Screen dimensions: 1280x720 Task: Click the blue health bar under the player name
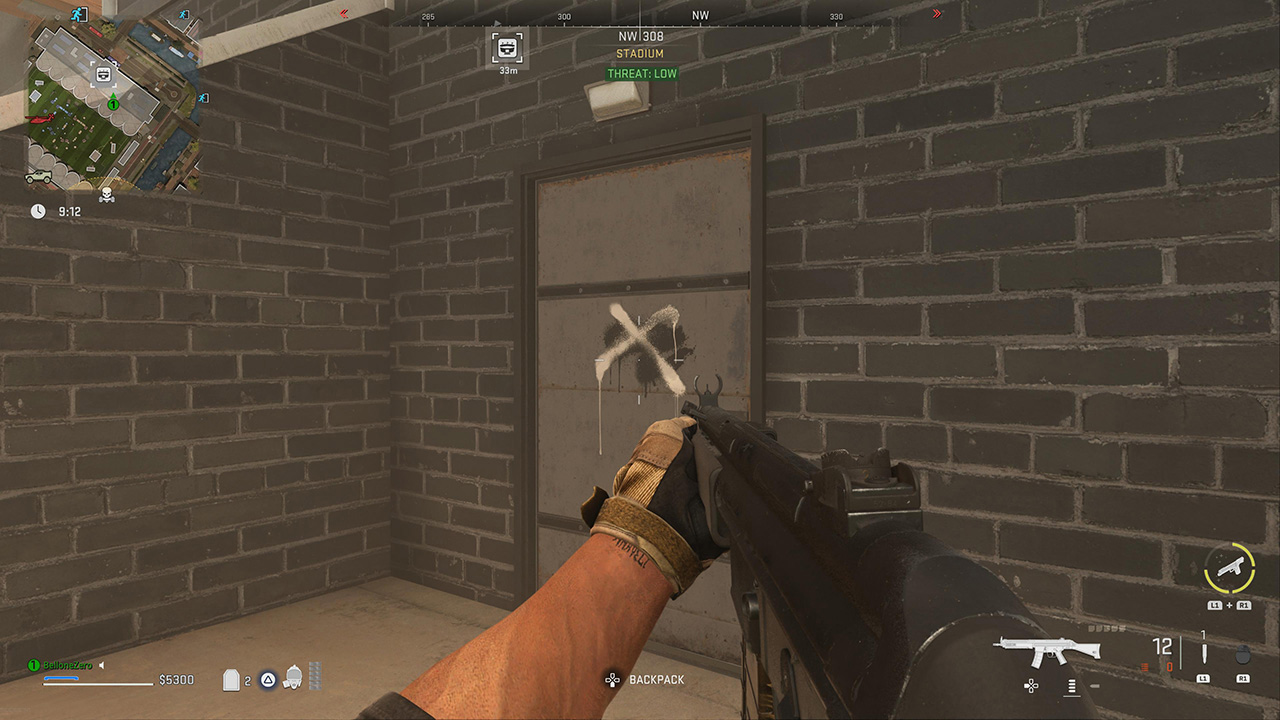tap(62, 678)
